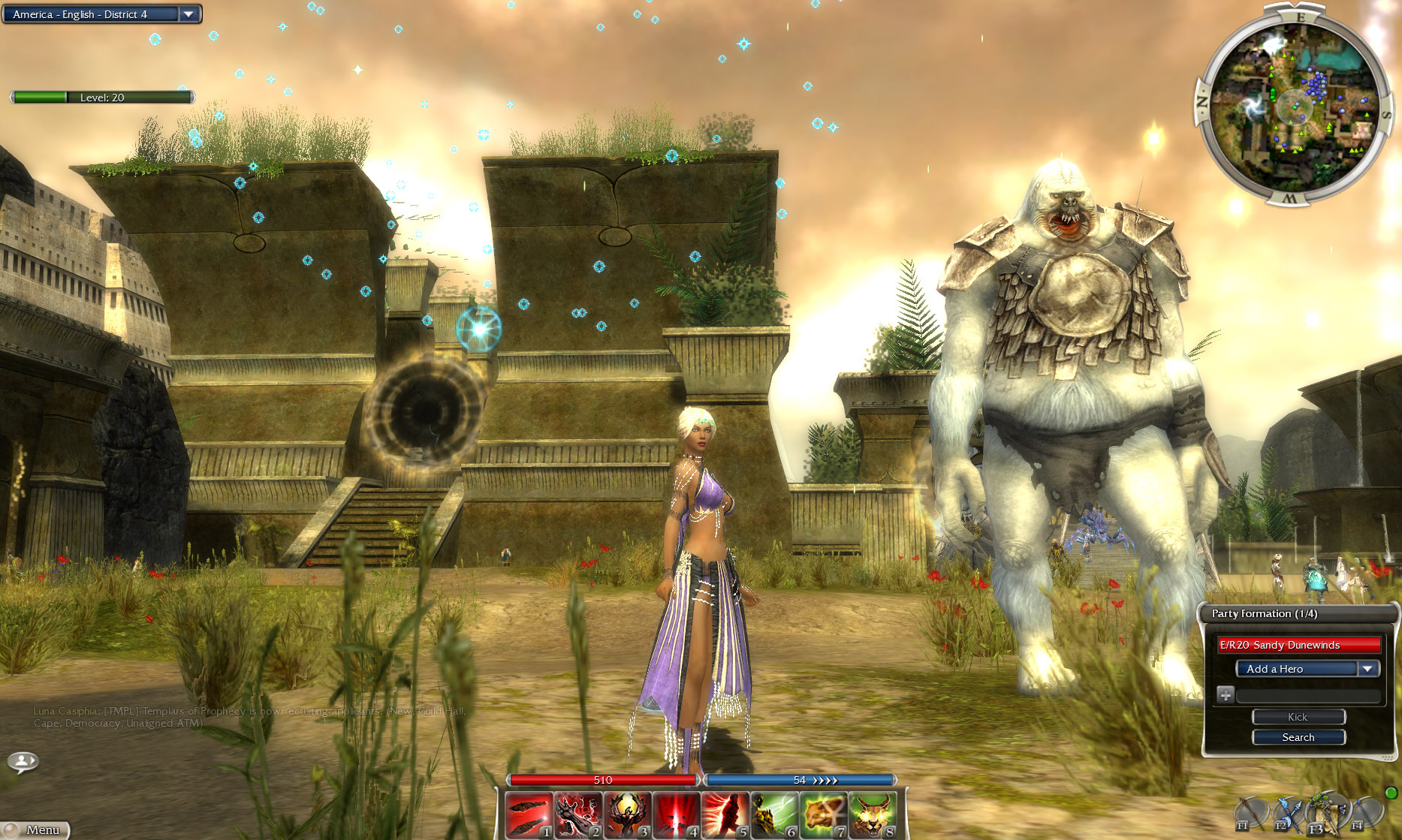Click the plus button to add player

pos(1225,694)
